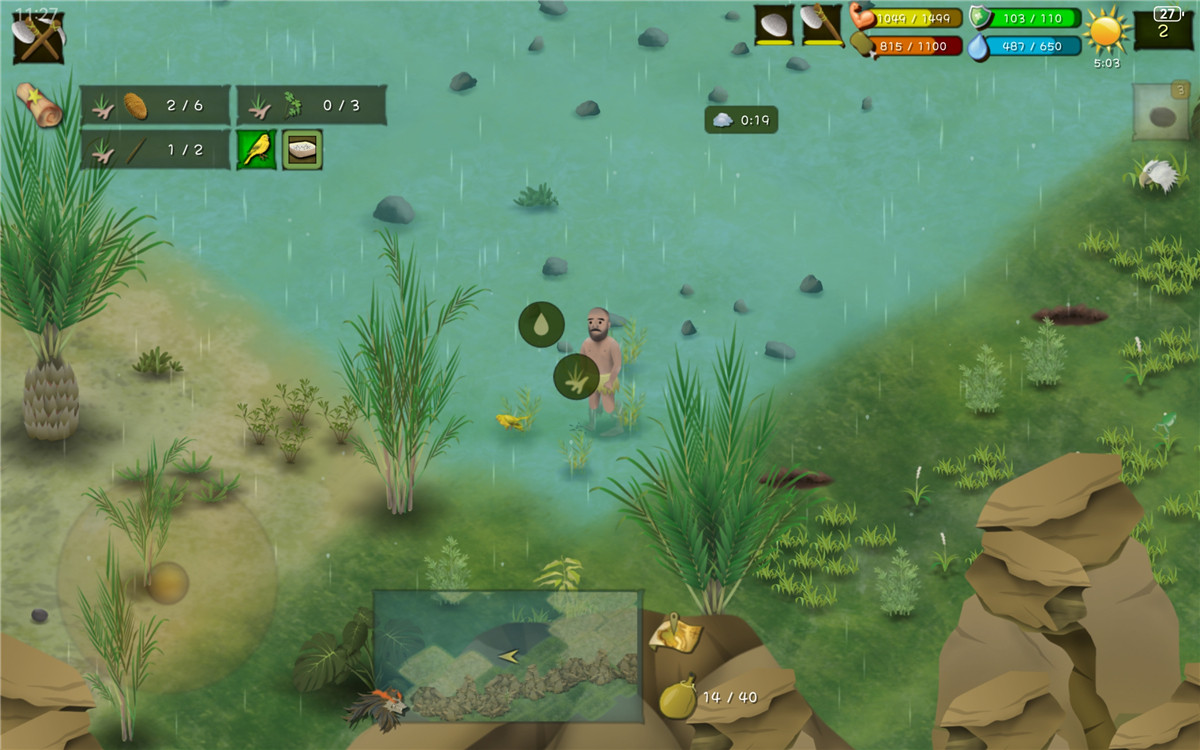Click the gather fiber 2/6 objective
Screen dimensions: 1200x750
point(155,105)
